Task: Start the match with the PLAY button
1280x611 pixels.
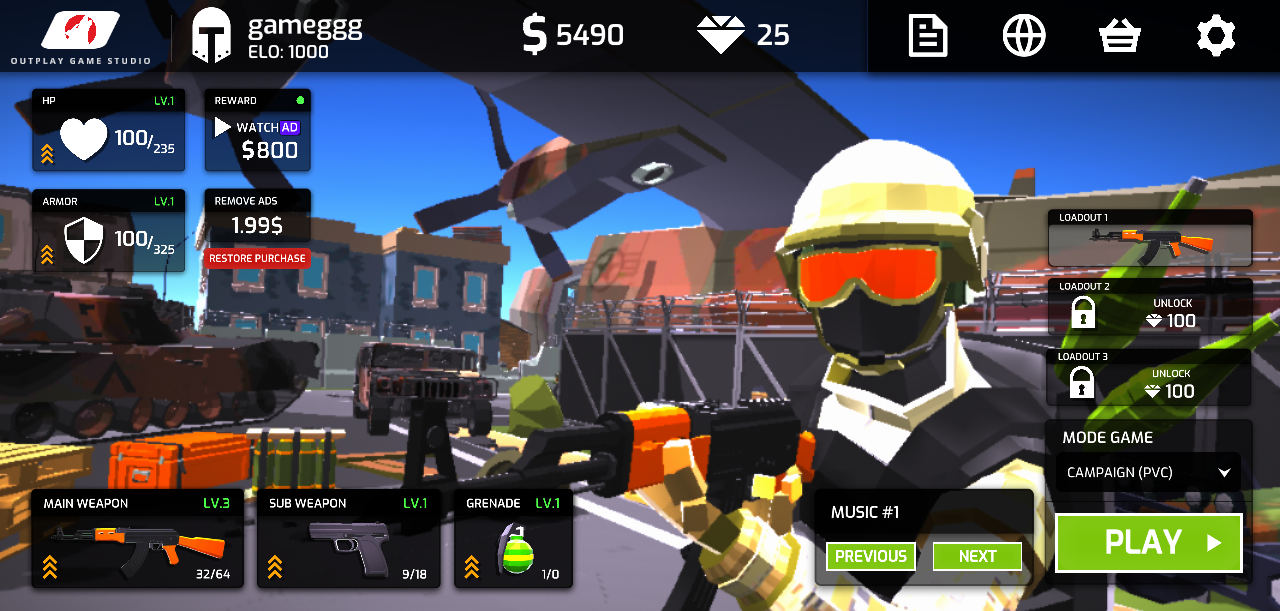Action: point(1148,543)
